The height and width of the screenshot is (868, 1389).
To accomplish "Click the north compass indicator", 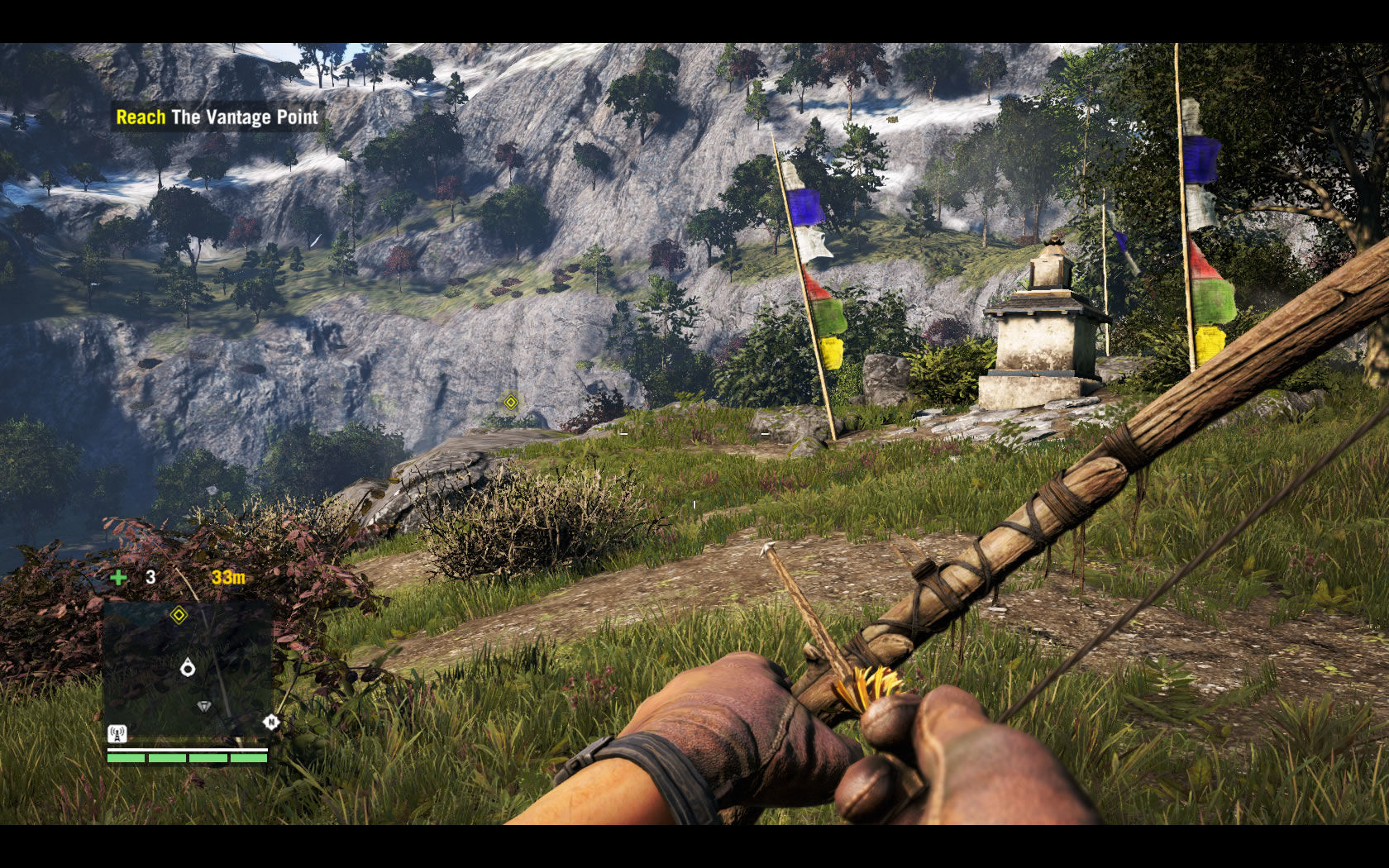I will tap(270, 723).
